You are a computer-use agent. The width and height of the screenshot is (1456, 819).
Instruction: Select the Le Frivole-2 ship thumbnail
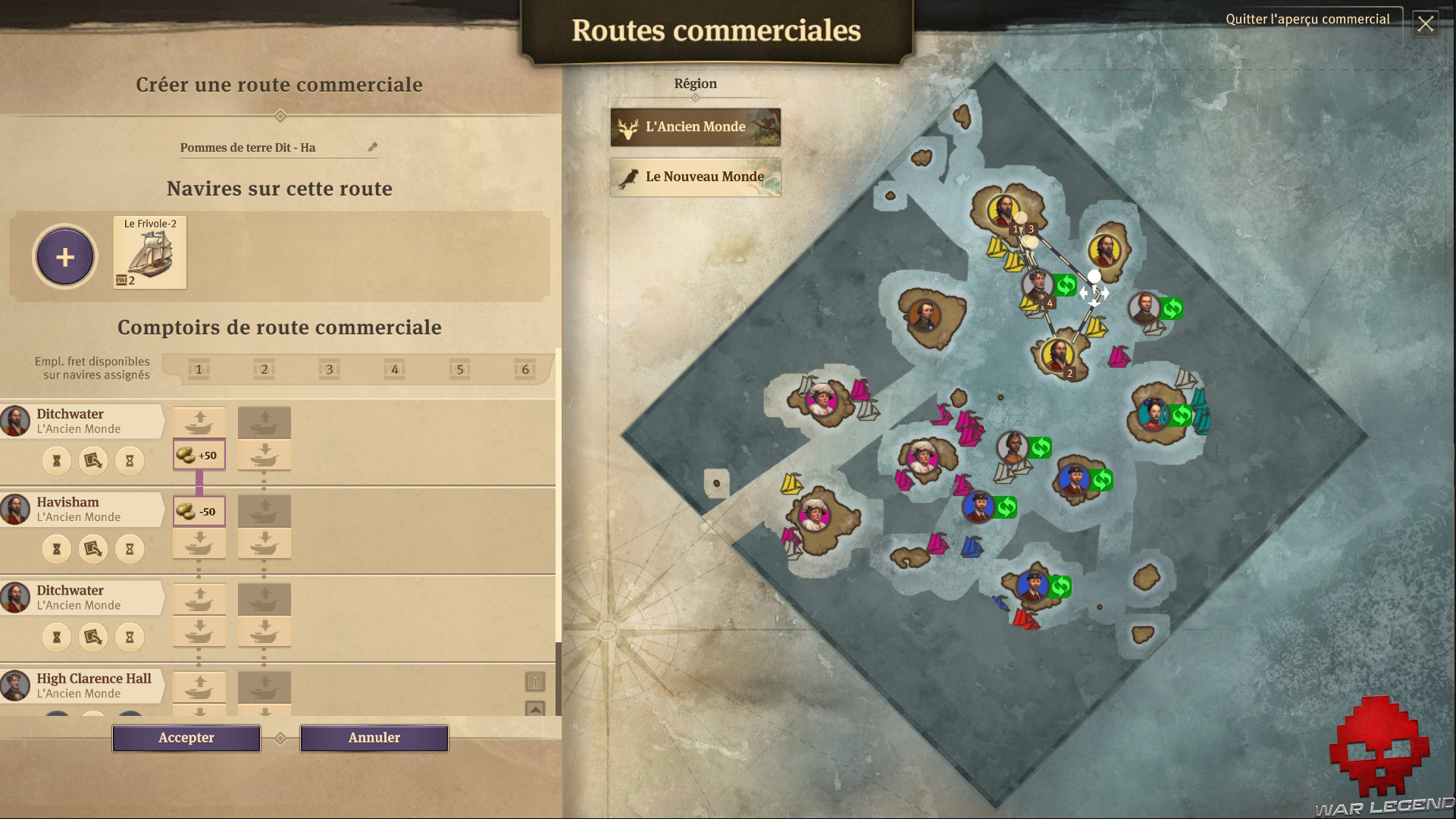(149, 253)
